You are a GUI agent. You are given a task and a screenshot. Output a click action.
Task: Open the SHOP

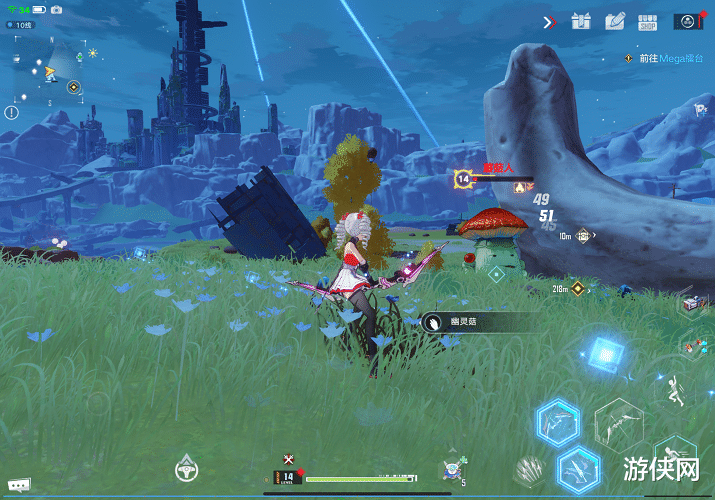(x=646, y=21)
